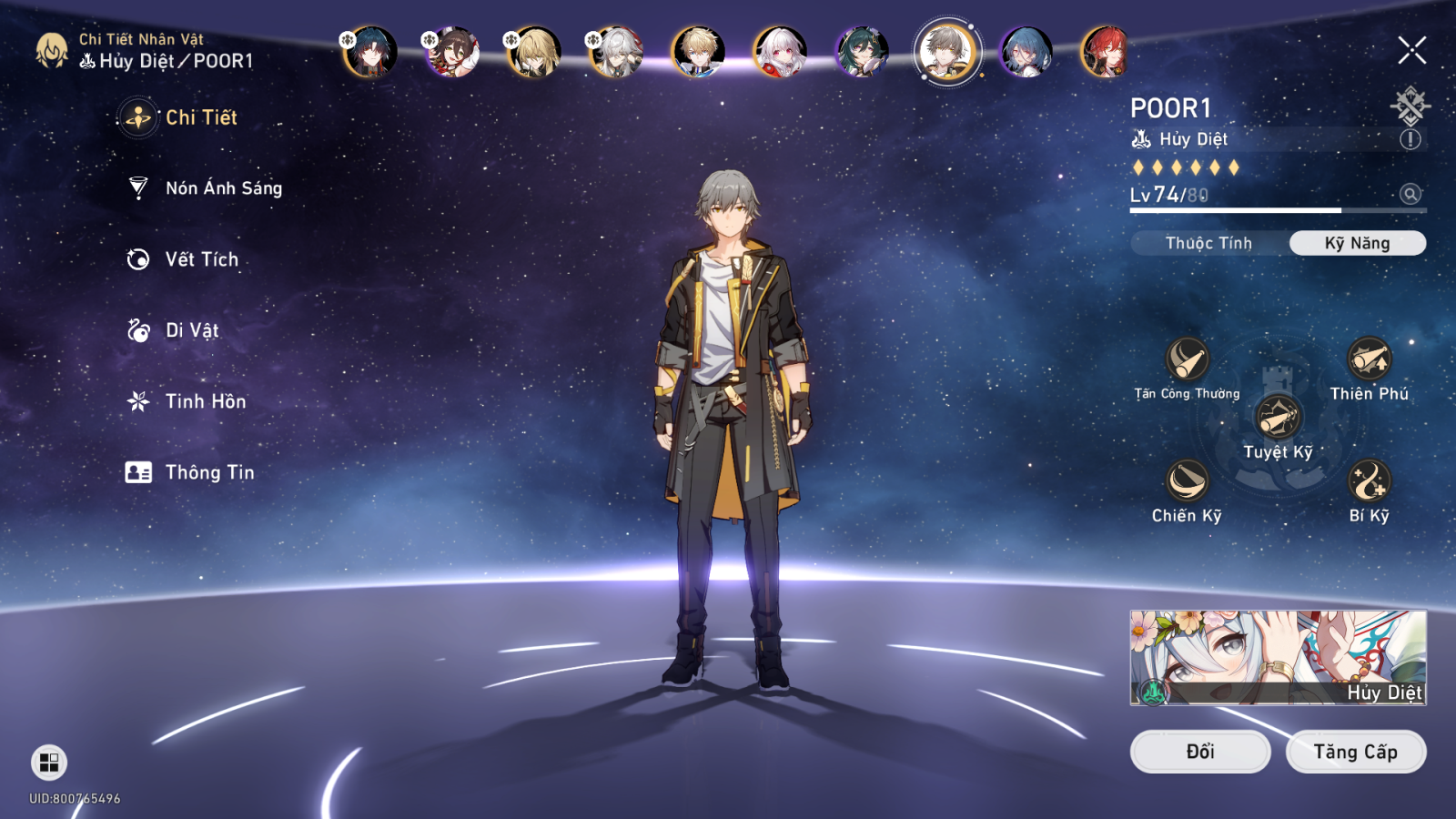Select the Chi Tiết menu entry
1456x819 pixels.
point(200,117)
